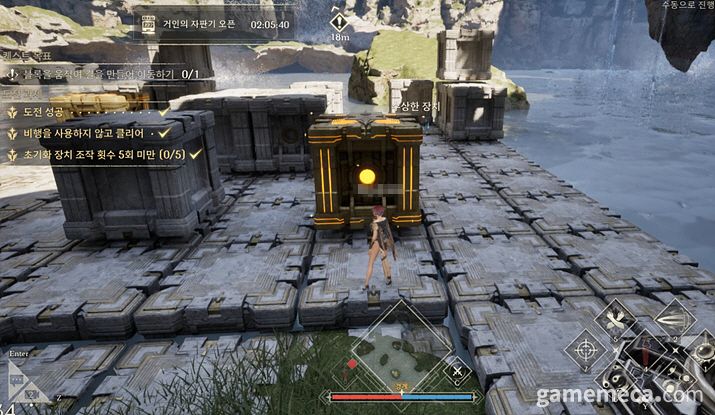Click the exclamation quest waypoint marker
The width and height of the screenshot is (715, 415).
click(339, 22)
